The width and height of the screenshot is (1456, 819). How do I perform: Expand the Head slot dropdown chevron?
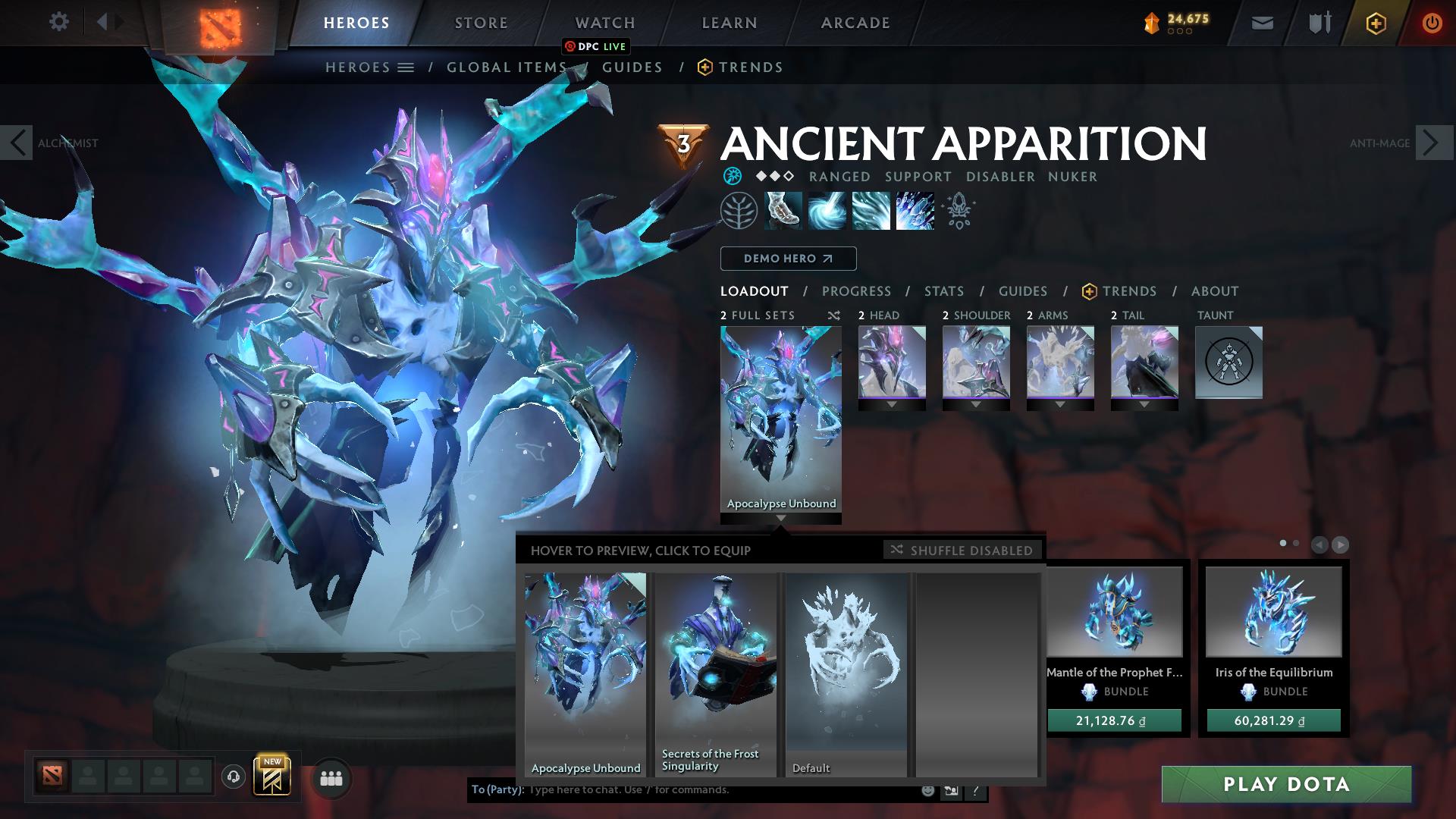(x=892, y=404)
